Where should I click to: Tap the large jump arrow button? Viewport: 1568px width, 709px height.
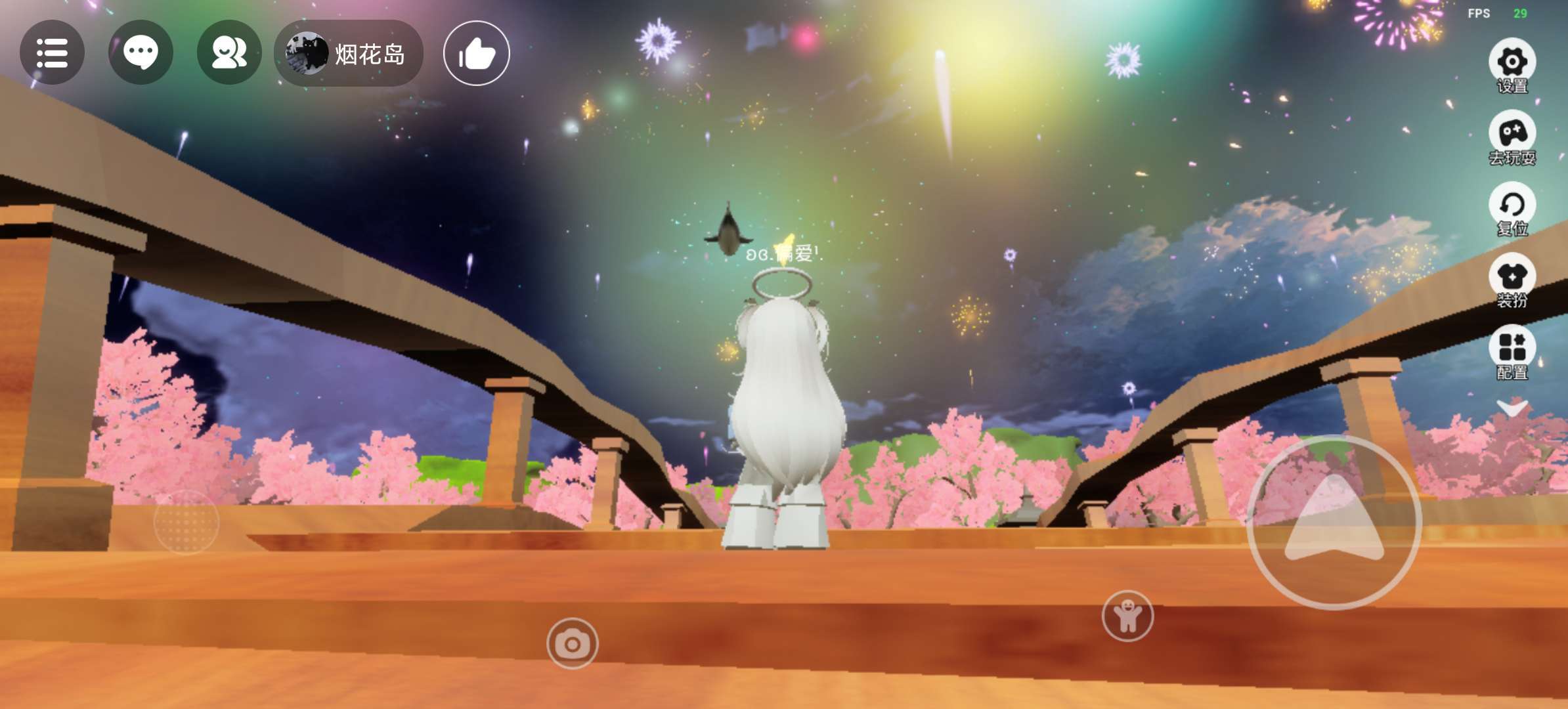click(1334, 523)
